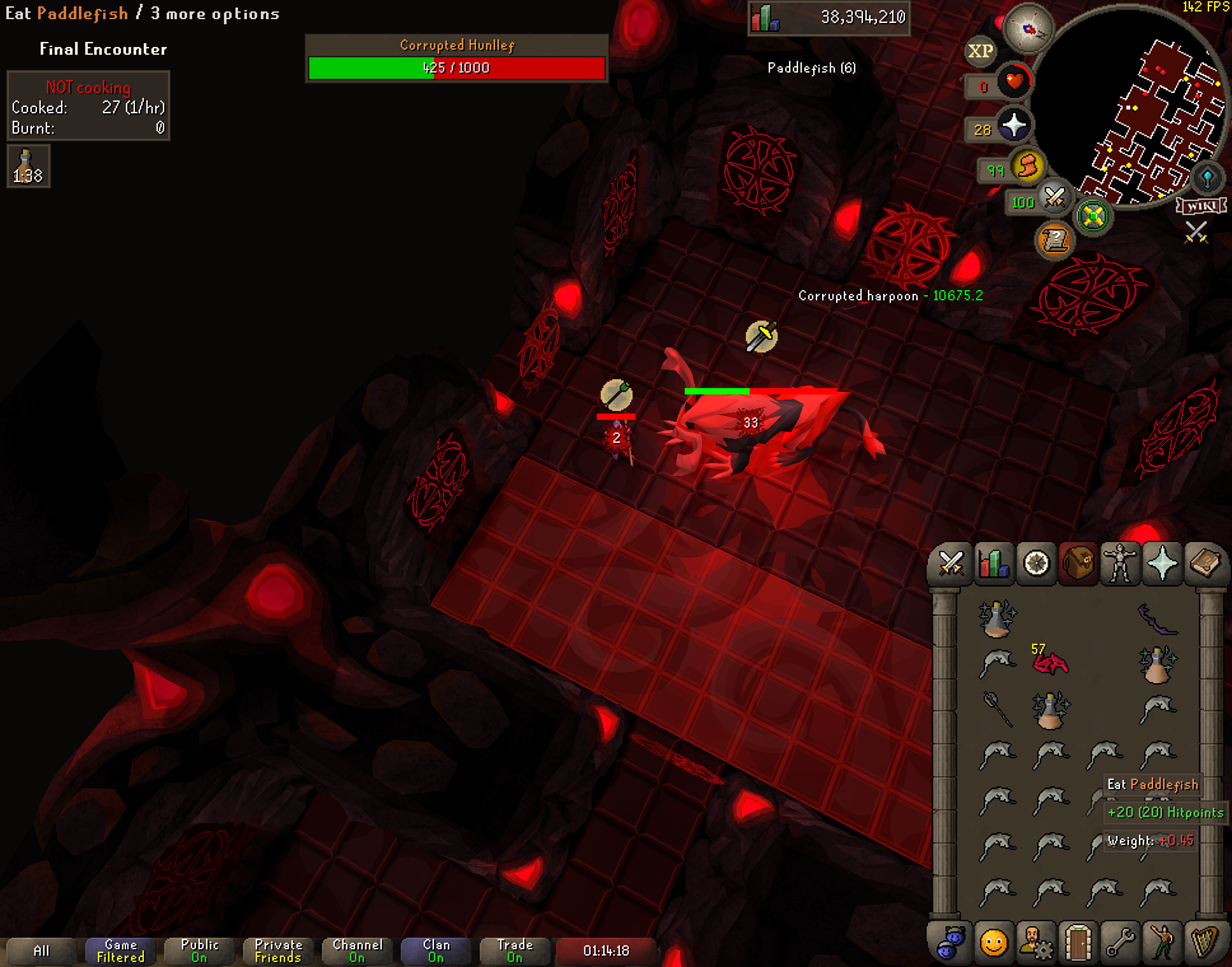Switch to the Skills tab
This screenshot has height=967, width=1232.
pyautogui.click(x=993, y=563)
